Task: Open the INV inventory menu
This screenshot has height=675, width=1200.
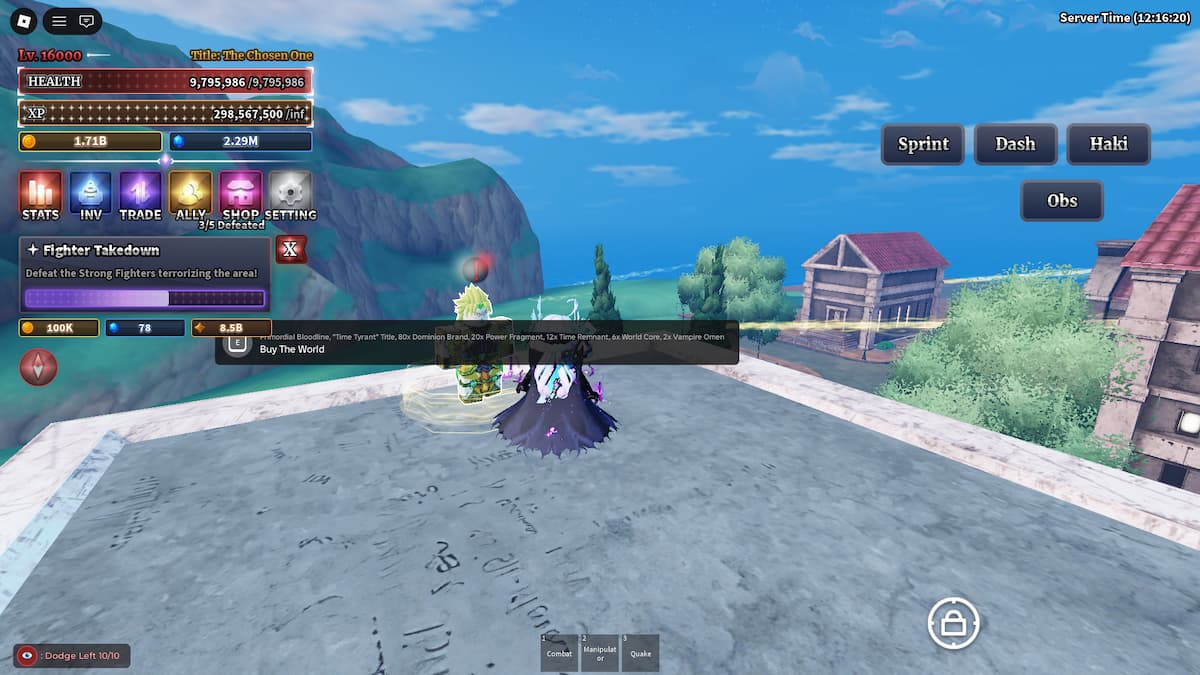Action: point(90,194)
